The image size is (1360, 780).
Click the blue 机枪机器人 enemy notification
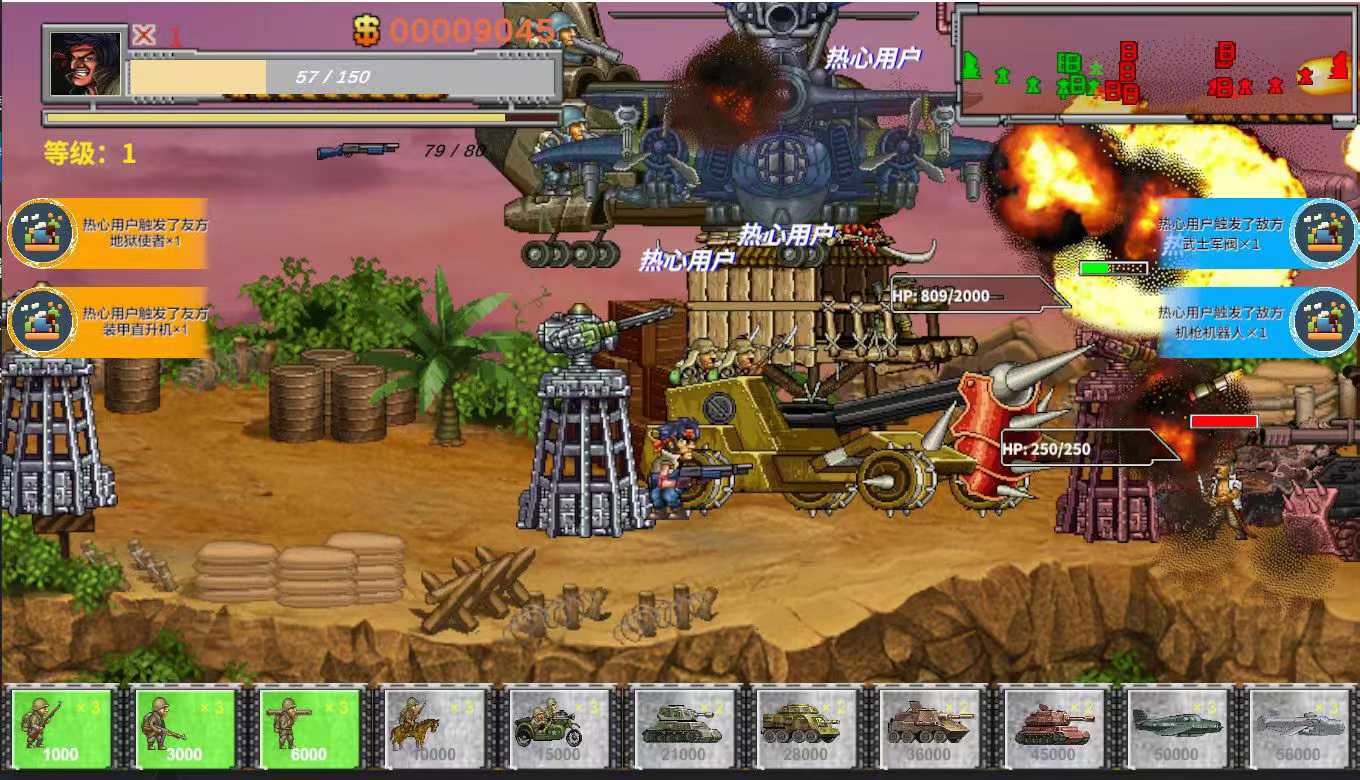point(1256,322)
